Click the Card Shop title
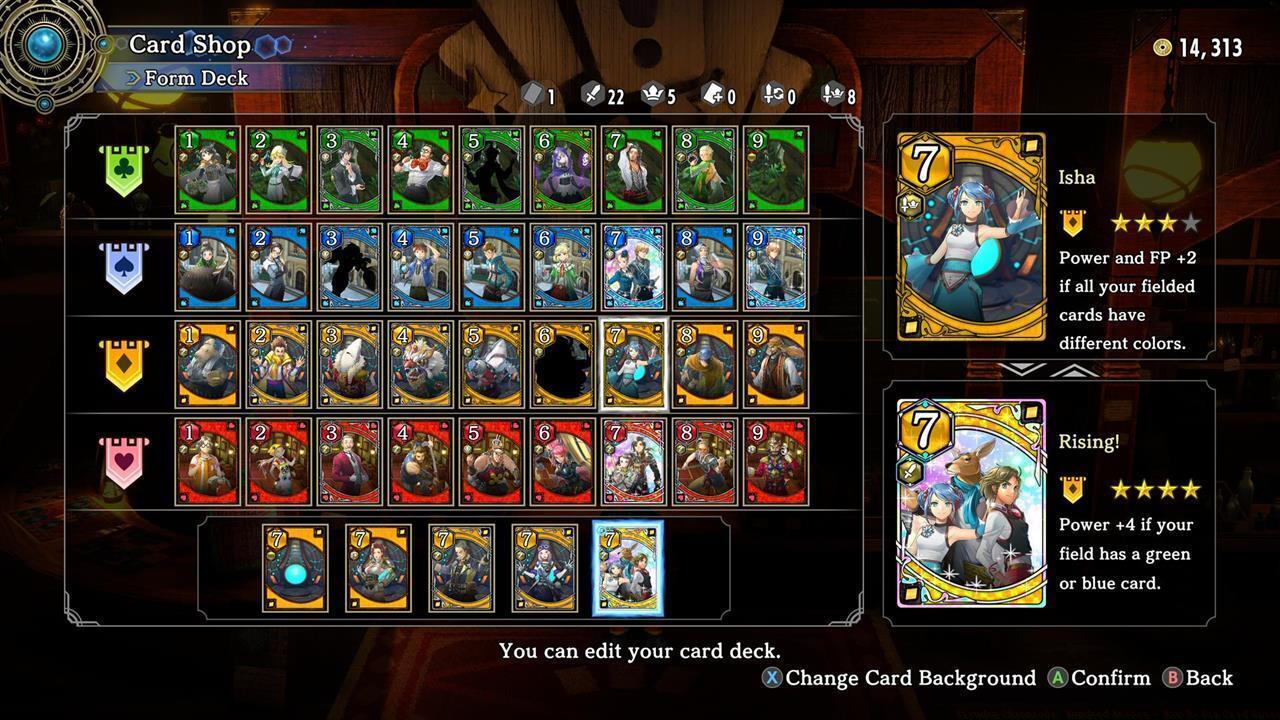 pos(190,44)
